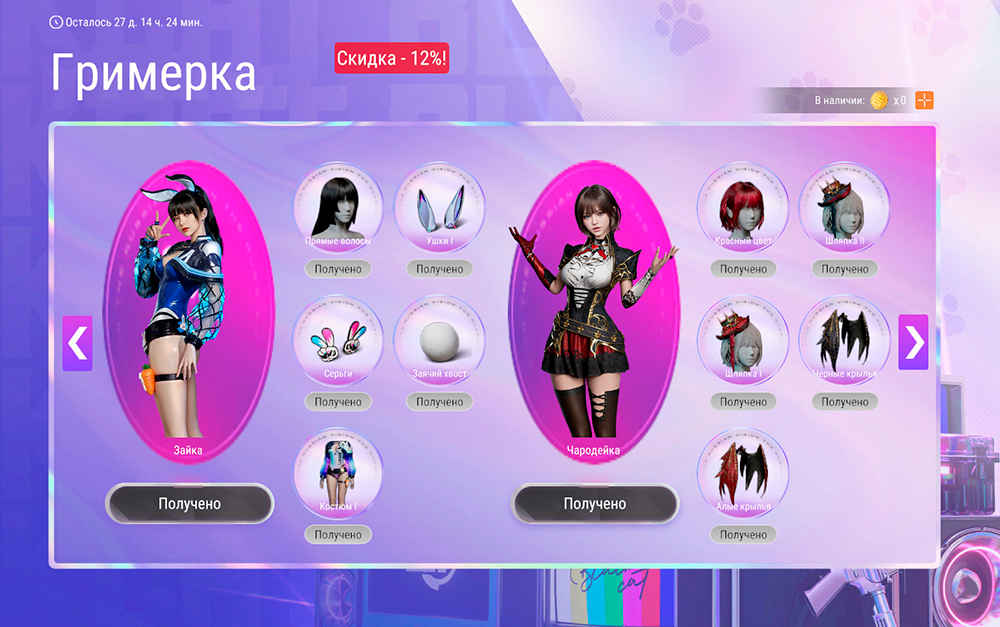This screenshot has height=627, width=1000.
Task: Select the Шляпка II hat item
Action: (845, 207)
